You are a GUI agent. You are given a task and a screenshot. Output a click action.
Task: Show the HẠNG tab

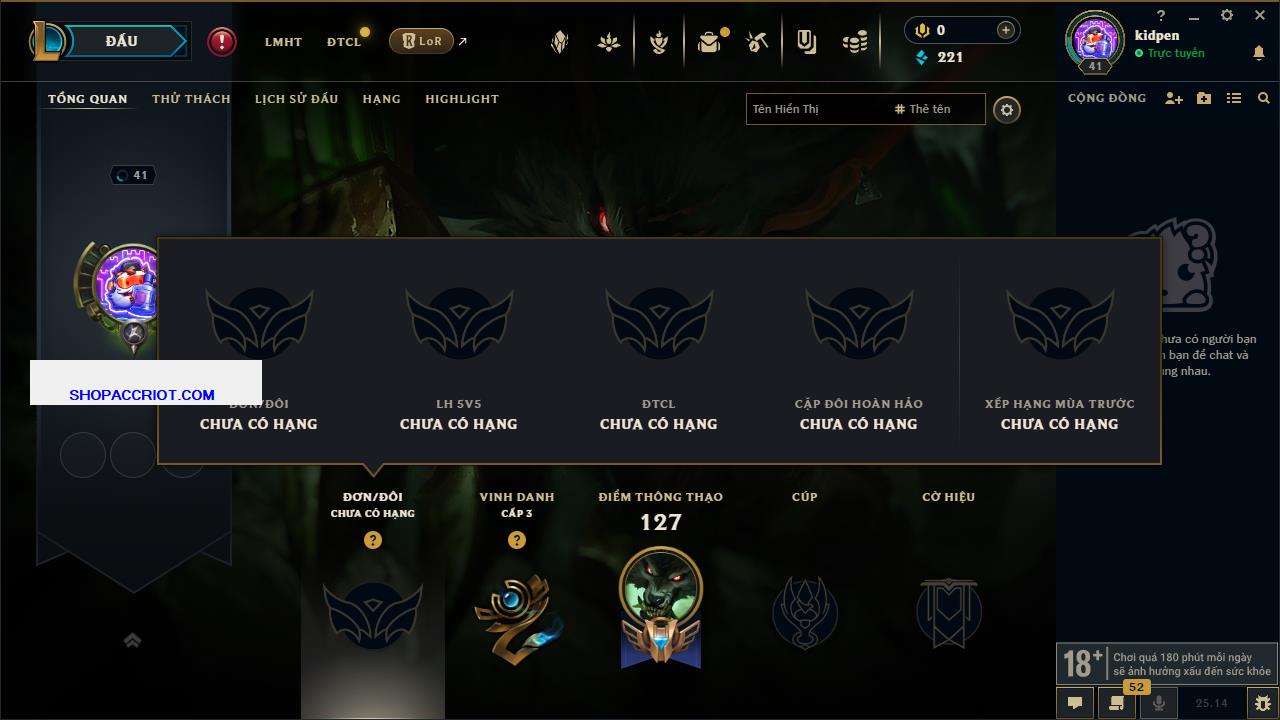pos(381,99)
